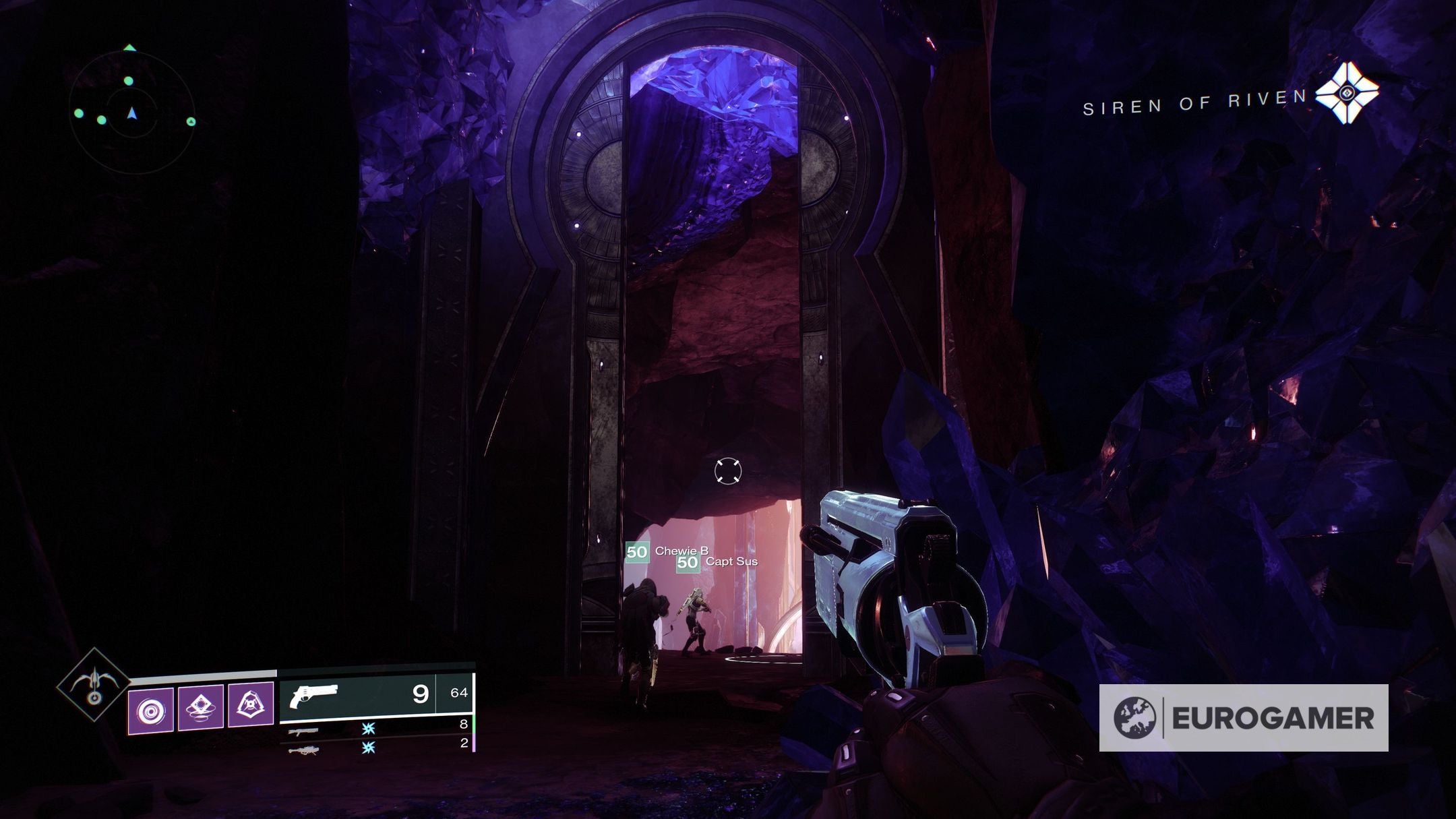The width and height of the screenshot is (1456, 819).
Task: Trigger the diamond-over-rings ability icon
Action: point(201,708)
